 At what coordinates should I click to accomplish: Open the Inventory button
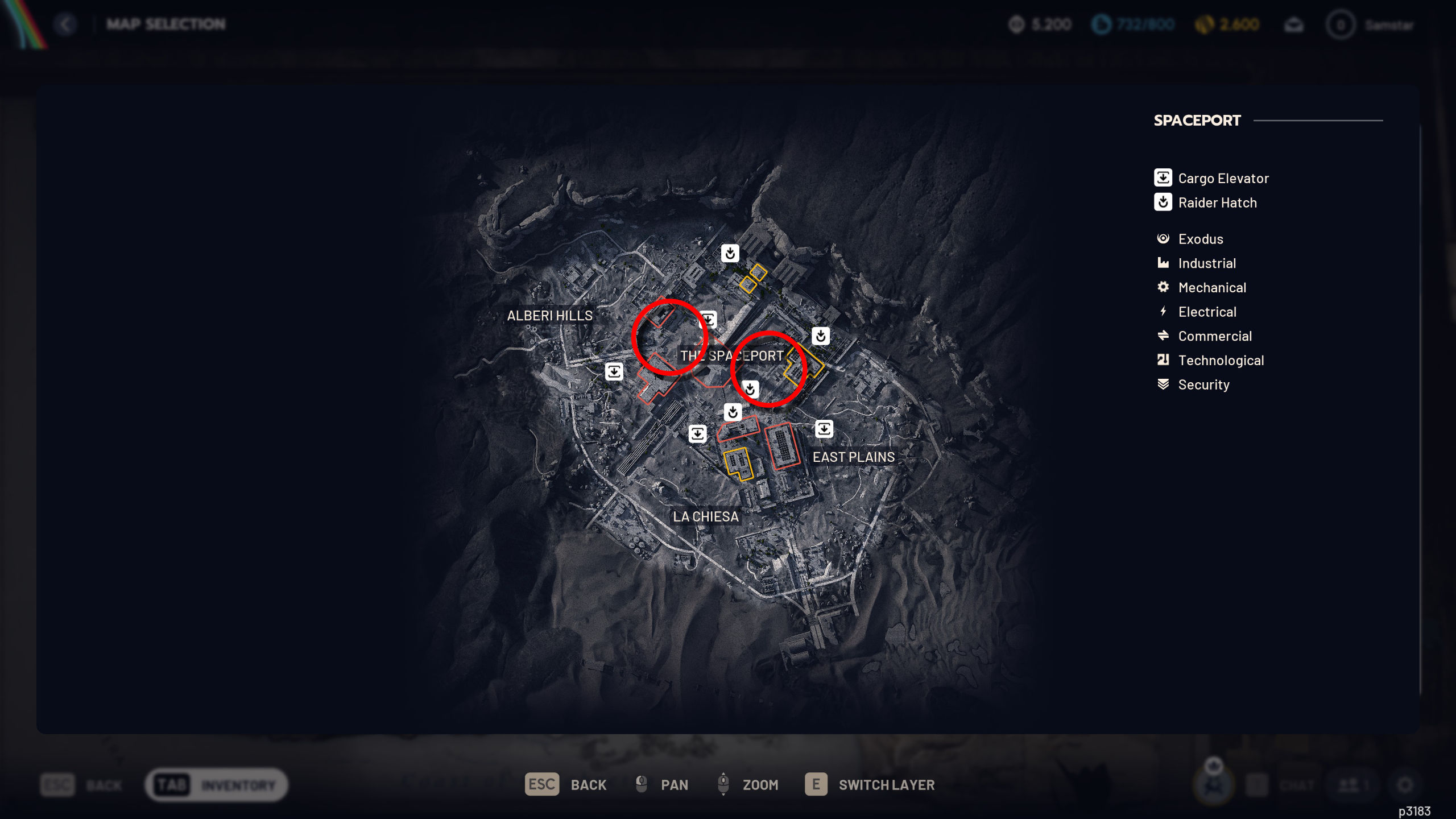(217, 785)
